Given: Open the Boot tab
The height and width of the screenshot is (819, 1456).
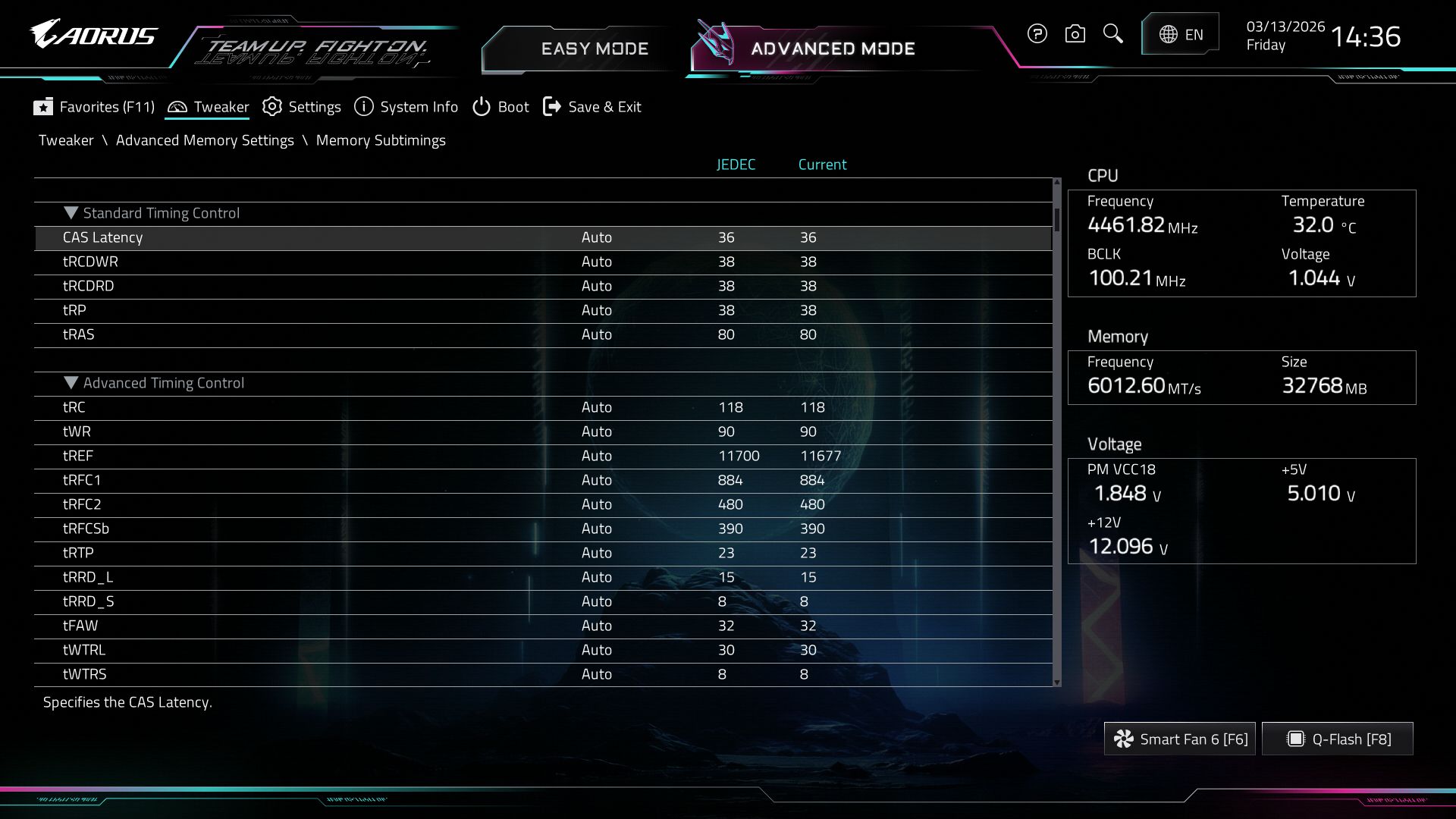Looking at the screenshot, I should (500, 107).
